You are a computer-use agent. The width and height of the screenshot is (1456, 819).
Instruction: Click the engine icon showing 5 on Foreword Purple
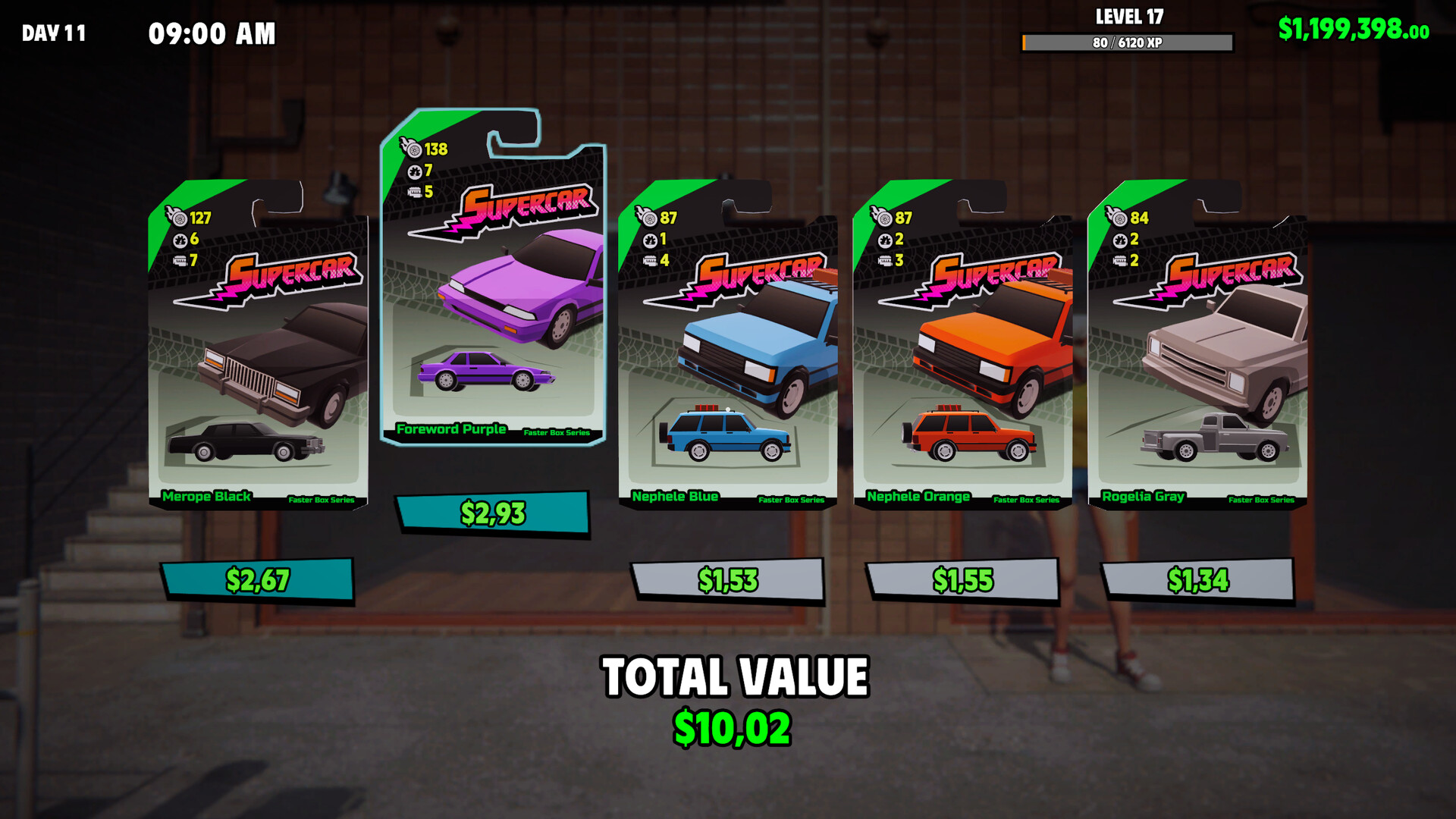click(x=413, y=193)
